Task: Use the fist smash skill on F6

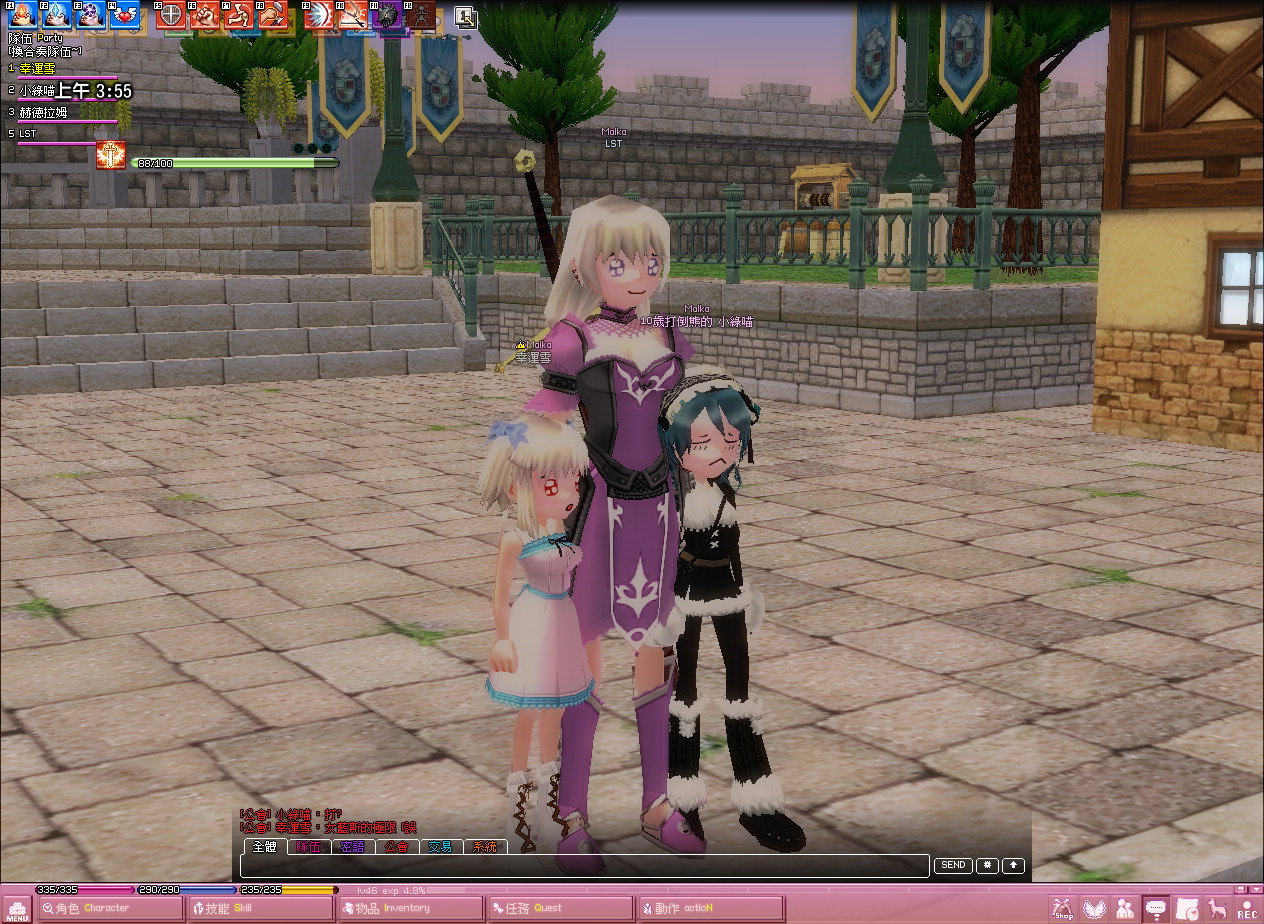Action: click(x=205, y=14)
